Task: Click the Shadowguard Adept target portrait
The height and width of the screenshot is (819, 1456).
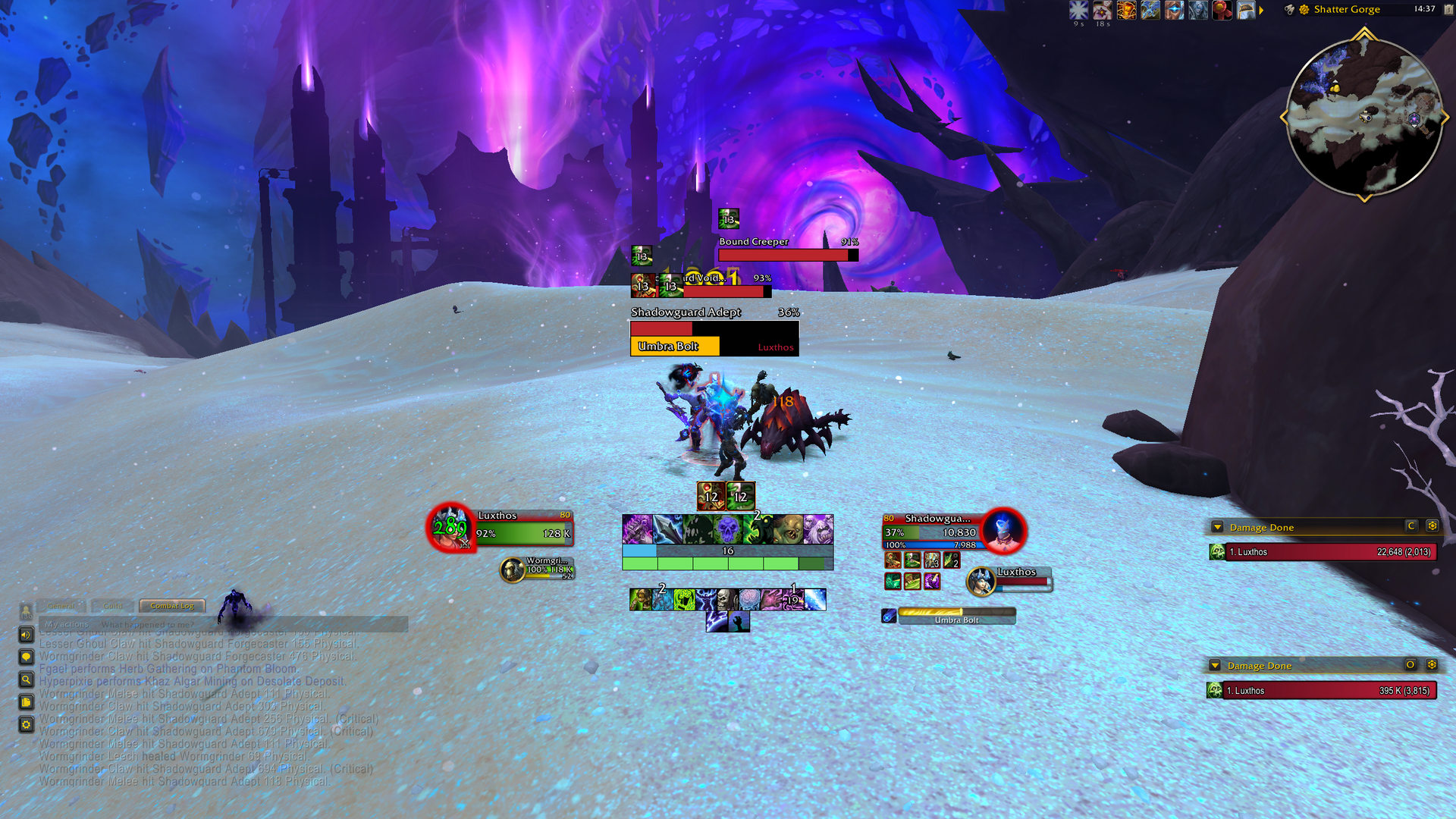Action: [x=1003, y=530]
